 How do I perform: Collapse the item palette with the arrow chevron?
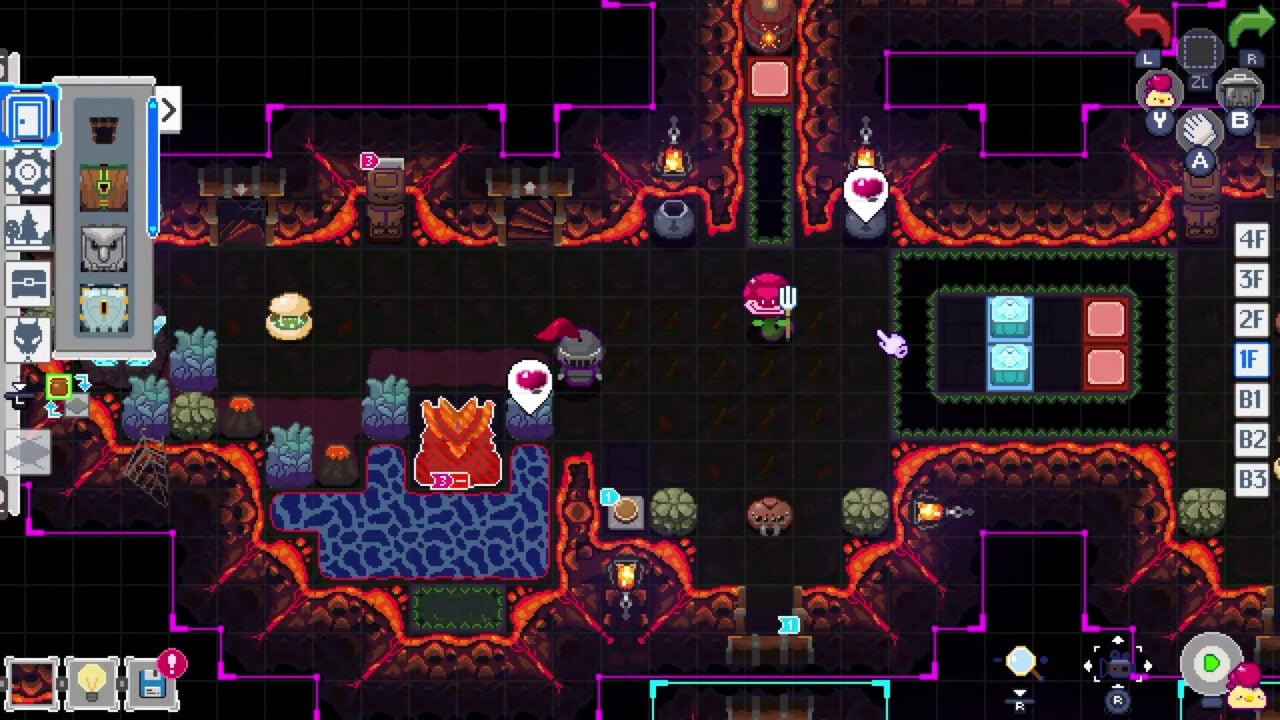[x=168, y=108]
